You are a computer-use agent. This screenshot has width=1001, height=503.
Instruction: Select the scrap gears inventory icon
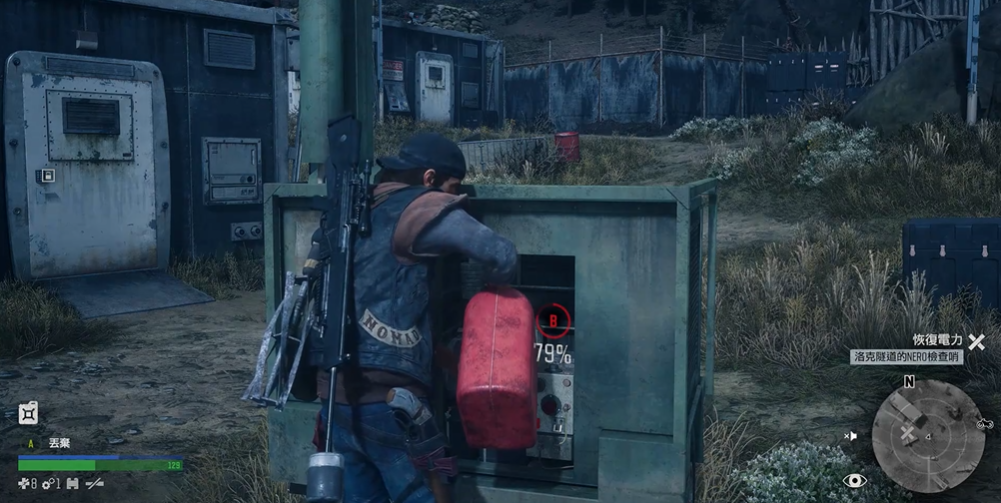pyautogui.click(x=47, y=484)
